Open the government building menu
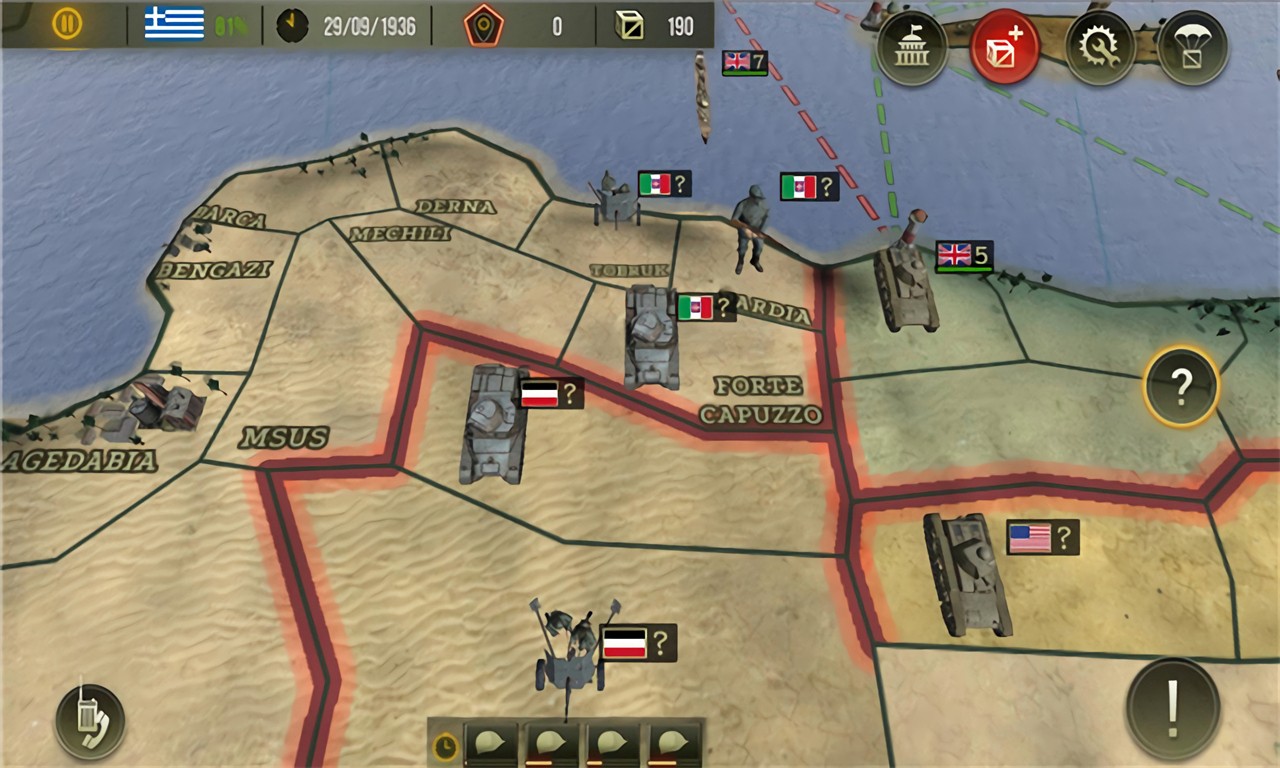Screen dimensions: 1280x768 point(911,48)
